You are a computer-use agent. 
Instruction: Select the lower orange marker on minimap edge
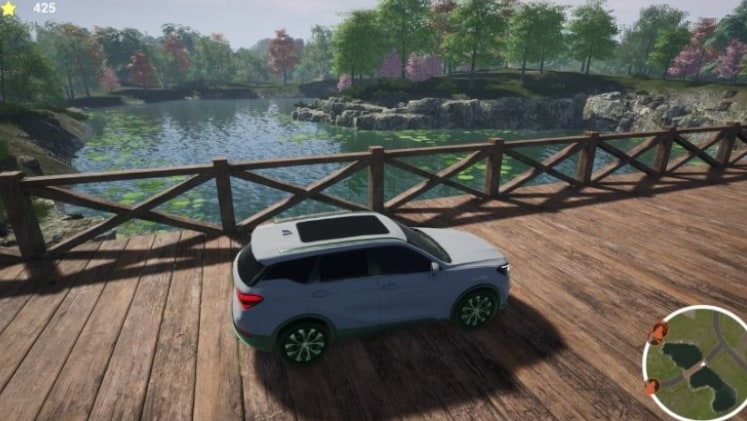click(652, 386)
